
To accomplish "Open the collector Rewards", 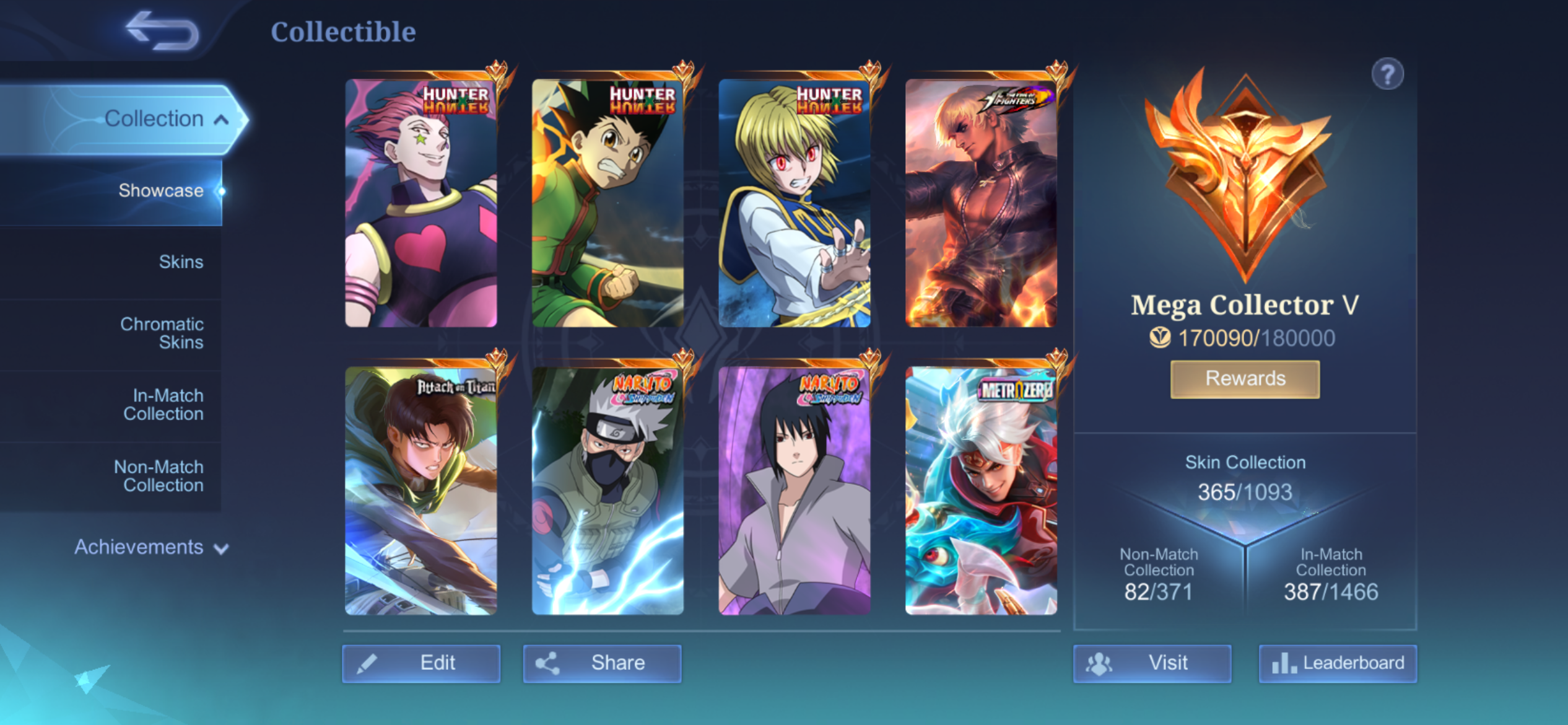I will point(1245,379).
